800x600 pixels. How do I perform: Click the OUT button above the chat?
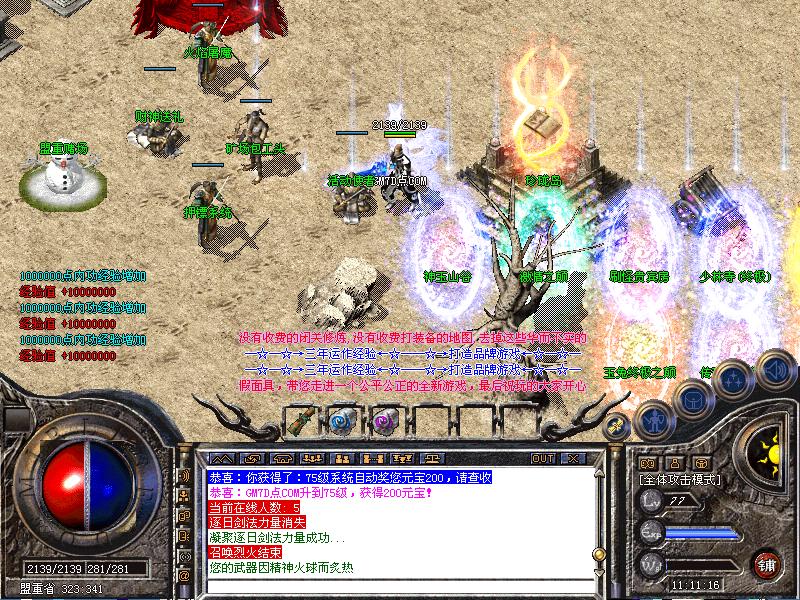pos(543,458)
